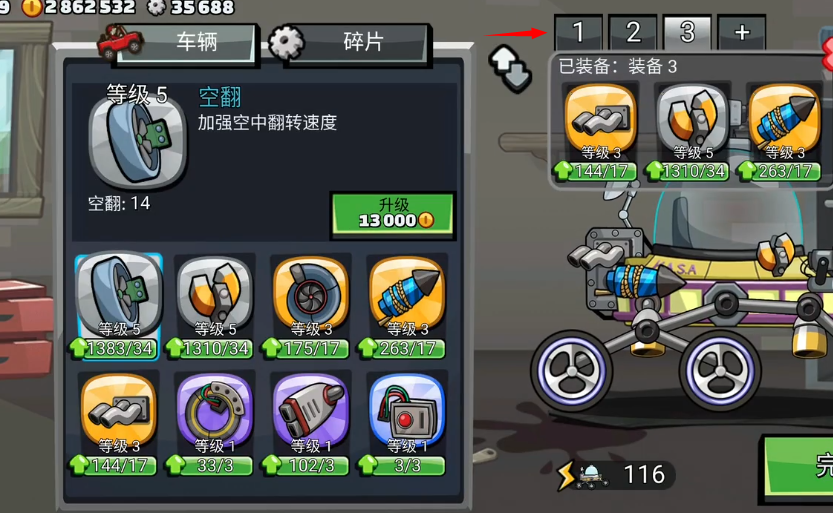Screen dimensions: 833x513
Task: Pick the rocket part at 263/17
Action: pyautogui.click(x=406, y=300)
